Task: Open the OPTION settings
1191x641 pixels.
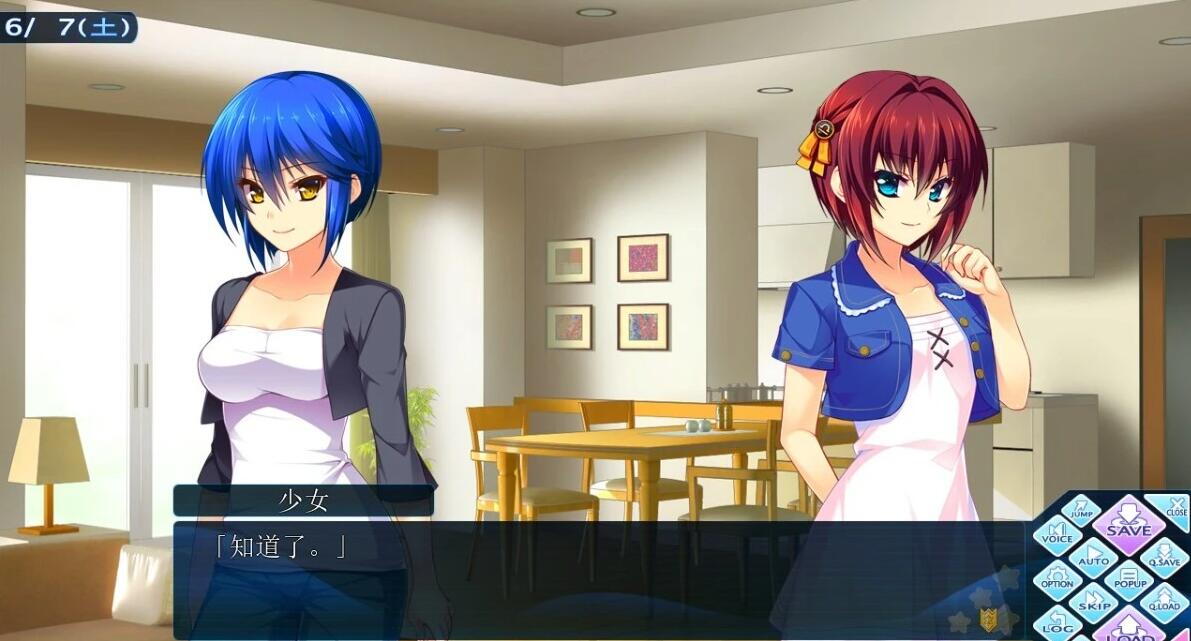Action: [1057, 578]
